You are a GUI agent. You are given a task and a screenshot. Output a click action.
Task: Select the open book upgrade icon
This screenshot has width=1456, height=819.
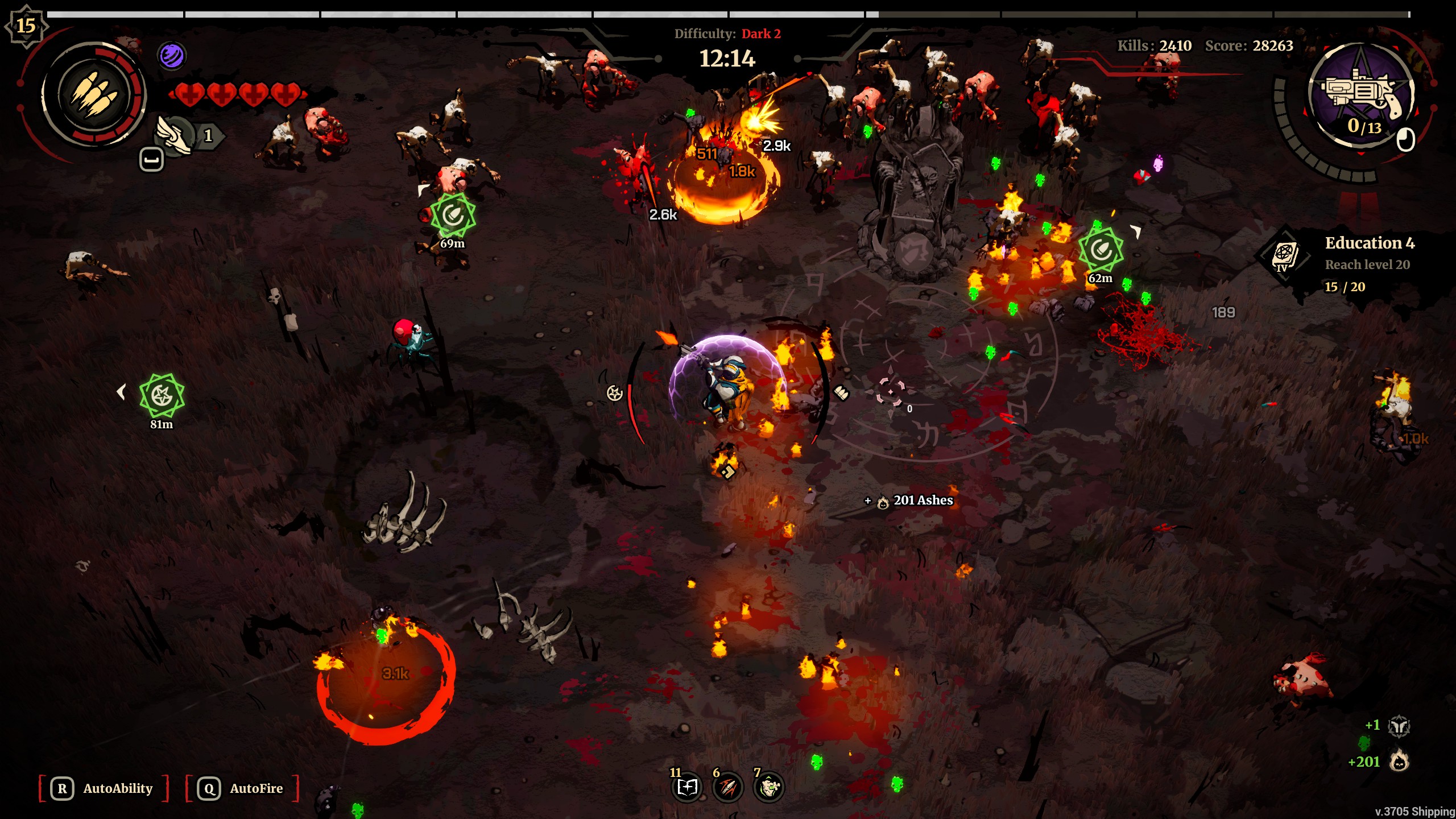point(687,788)
